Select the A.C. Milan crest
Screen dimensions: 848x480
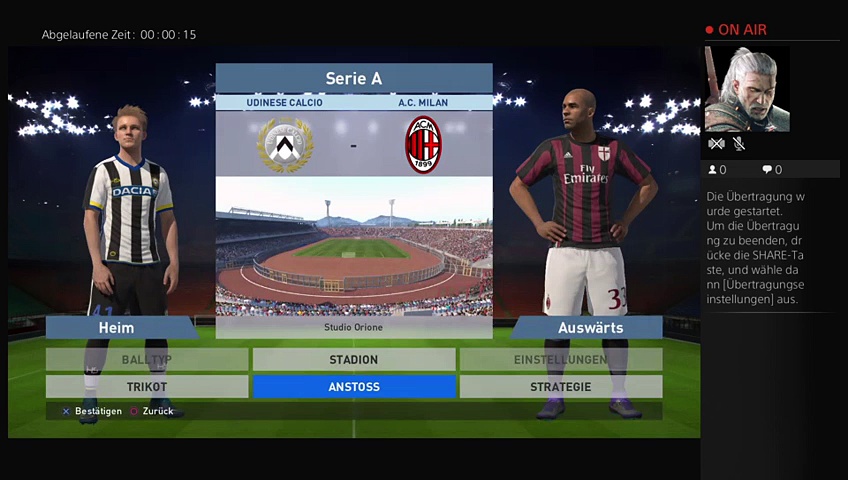[423, 145]
